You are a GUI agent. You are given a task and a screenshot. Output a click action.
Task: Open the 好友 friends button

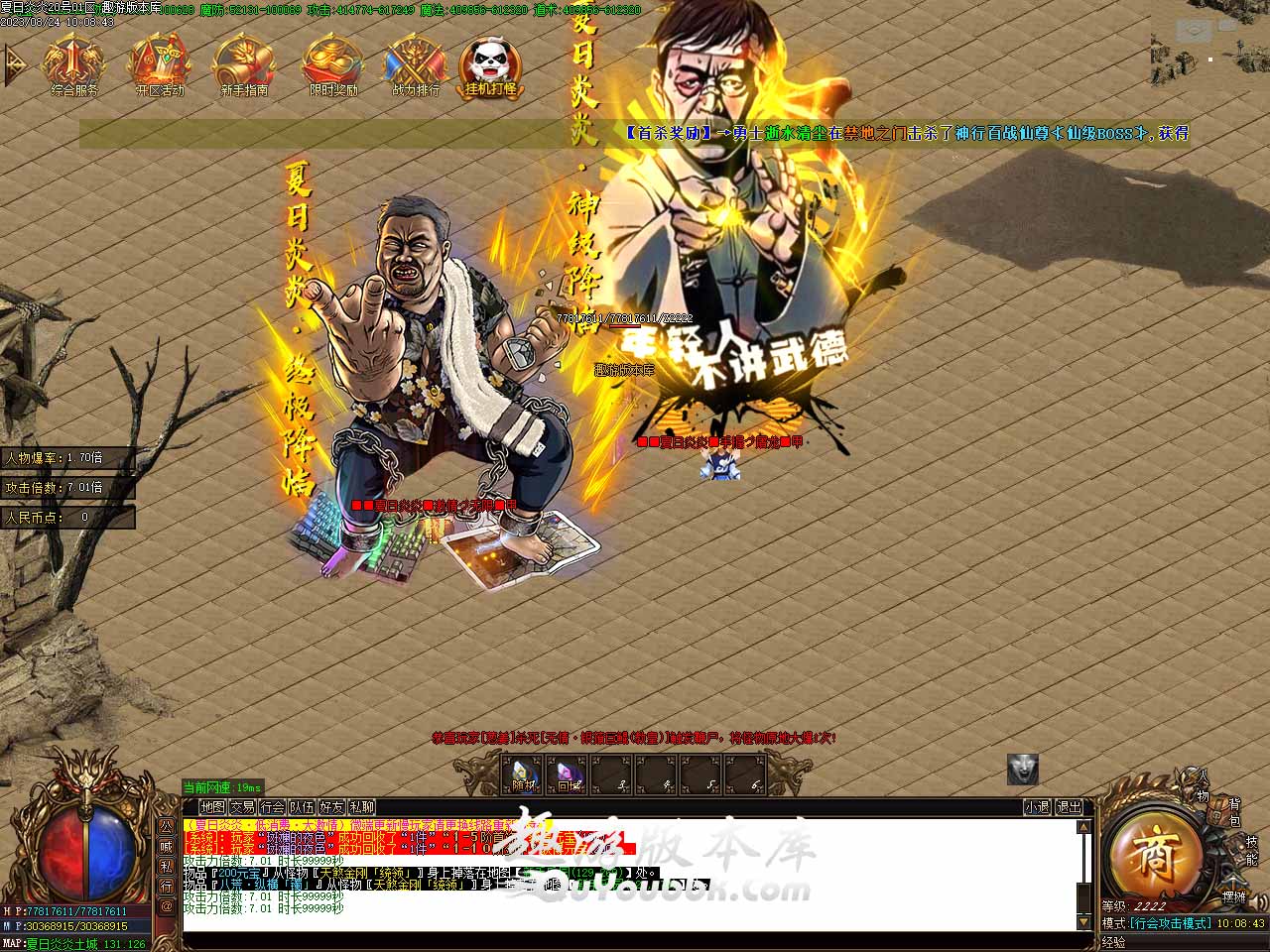pyautogui.click(x=331, y=807)
